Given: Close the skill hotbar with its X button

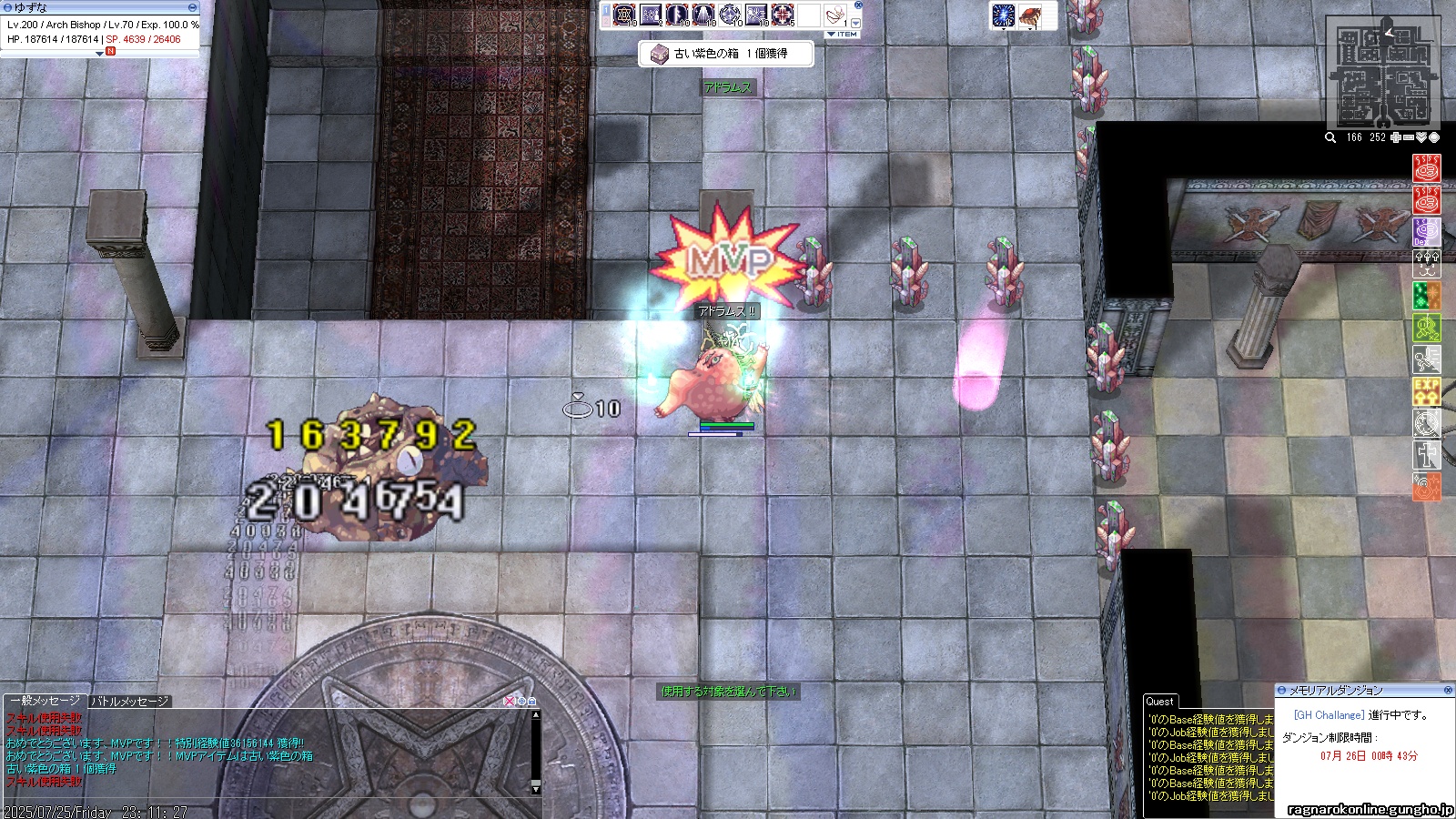Looking at the screenshot, I should pos(858,5).
